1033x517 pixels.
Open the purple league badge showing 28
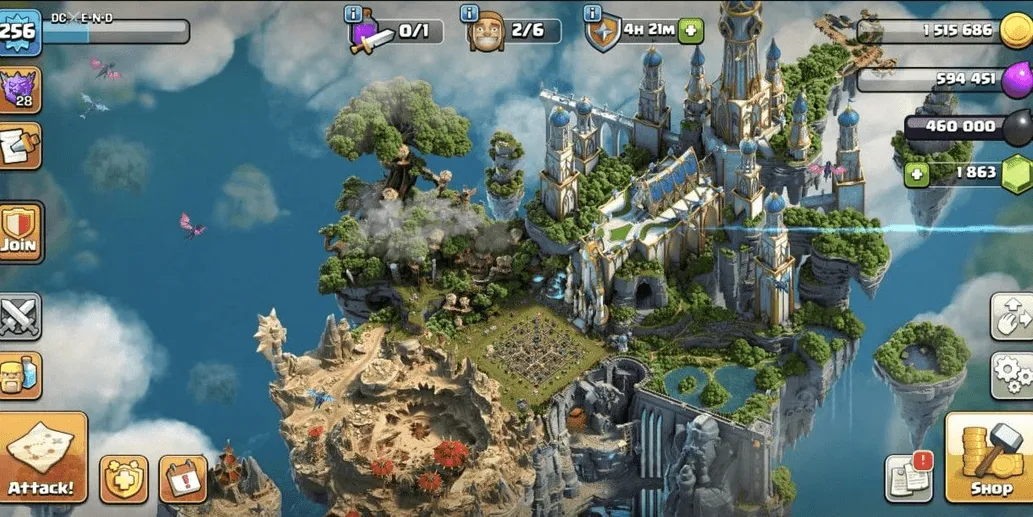pyautogui.click(x=19, y=90)
